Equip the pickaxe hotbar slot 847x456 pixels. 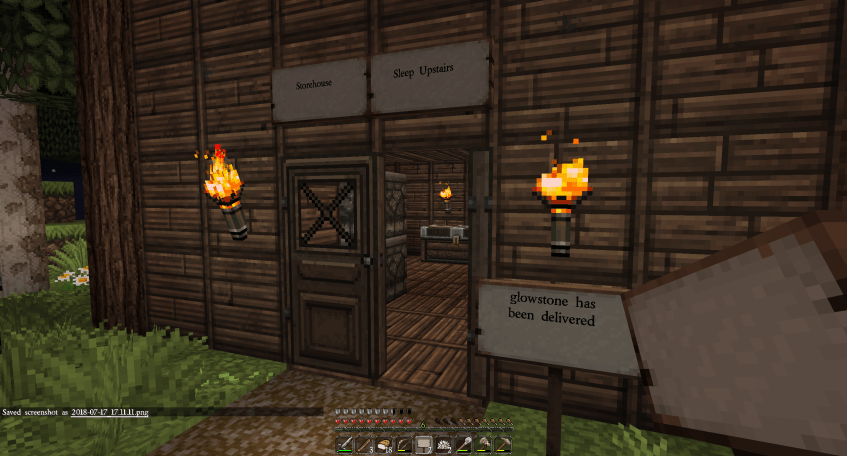(x=504, y=444)
